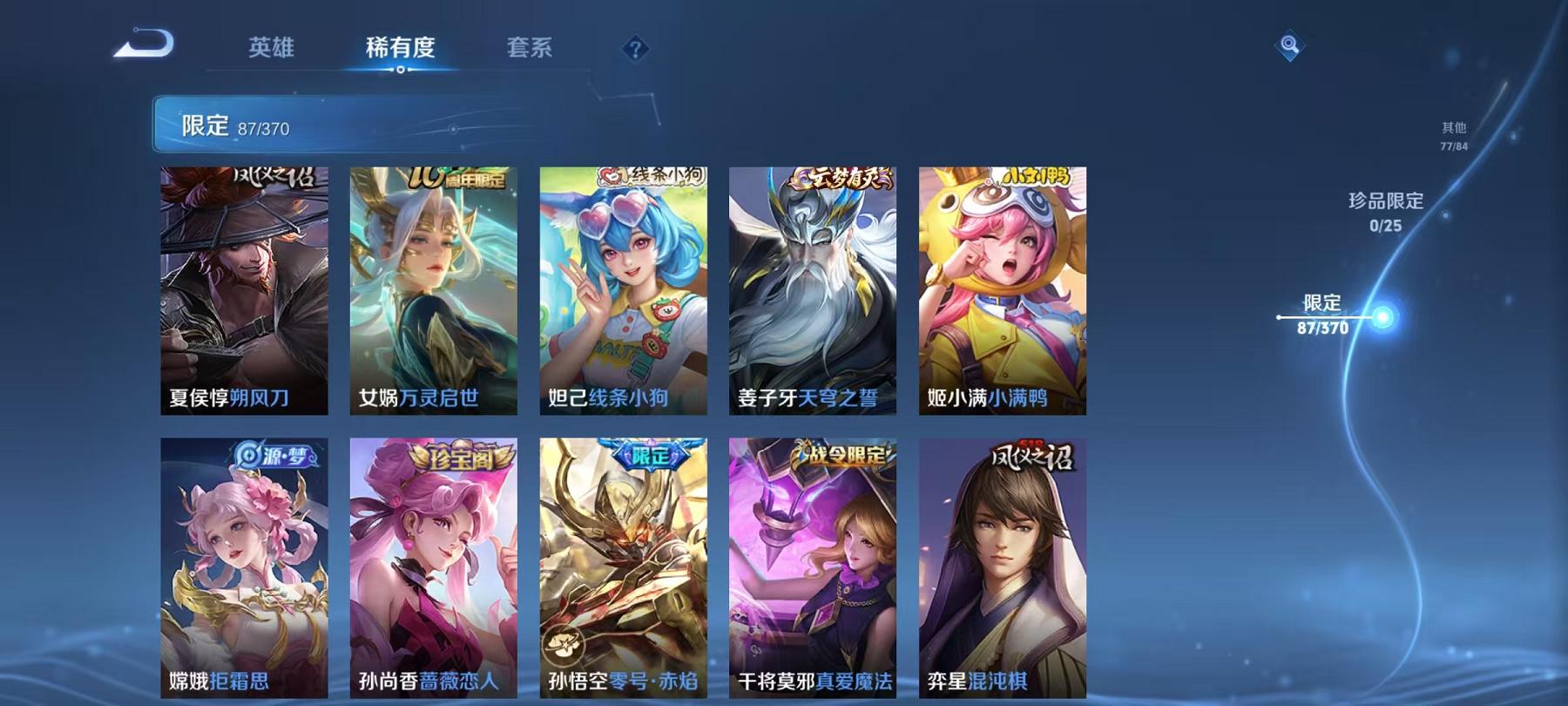Screen dimensions: 1568x706
Task: Switch to the 英雄 tab
Action: 271,50
